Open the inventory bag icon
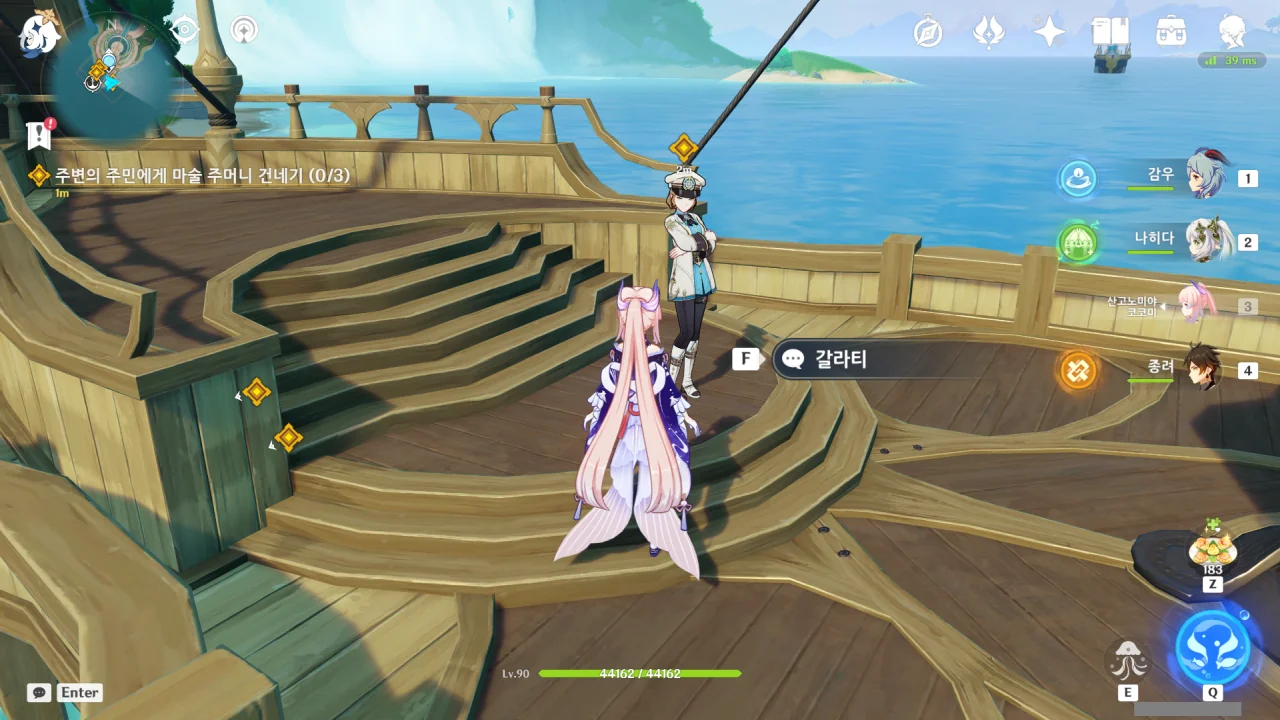This screenshot has height=720, width=1280. [1171, 32]
